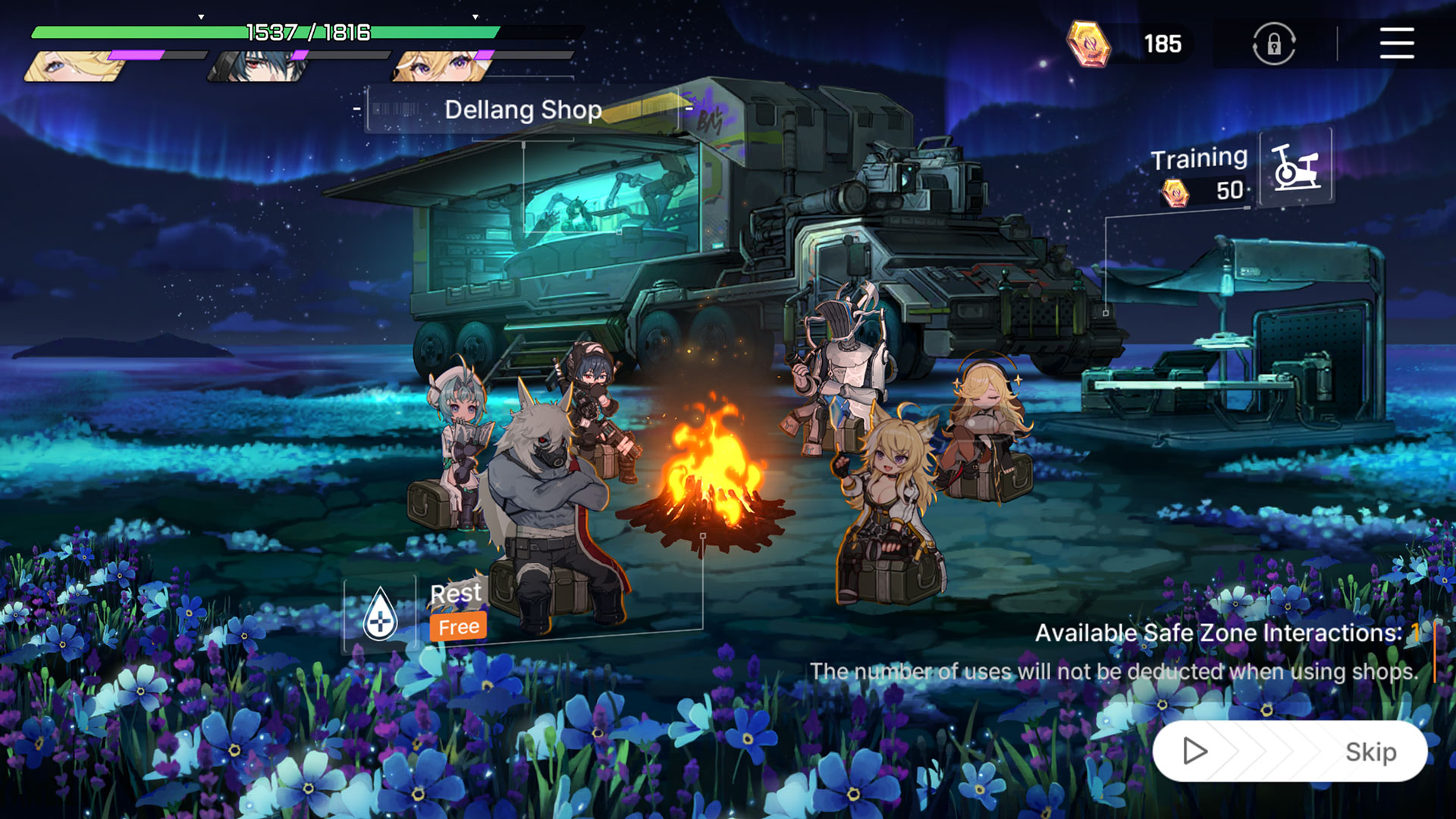Select the blonde purple-eyed character portrait
The height and width of the screenshot is (819, 1456).
(x=444, y=67)
